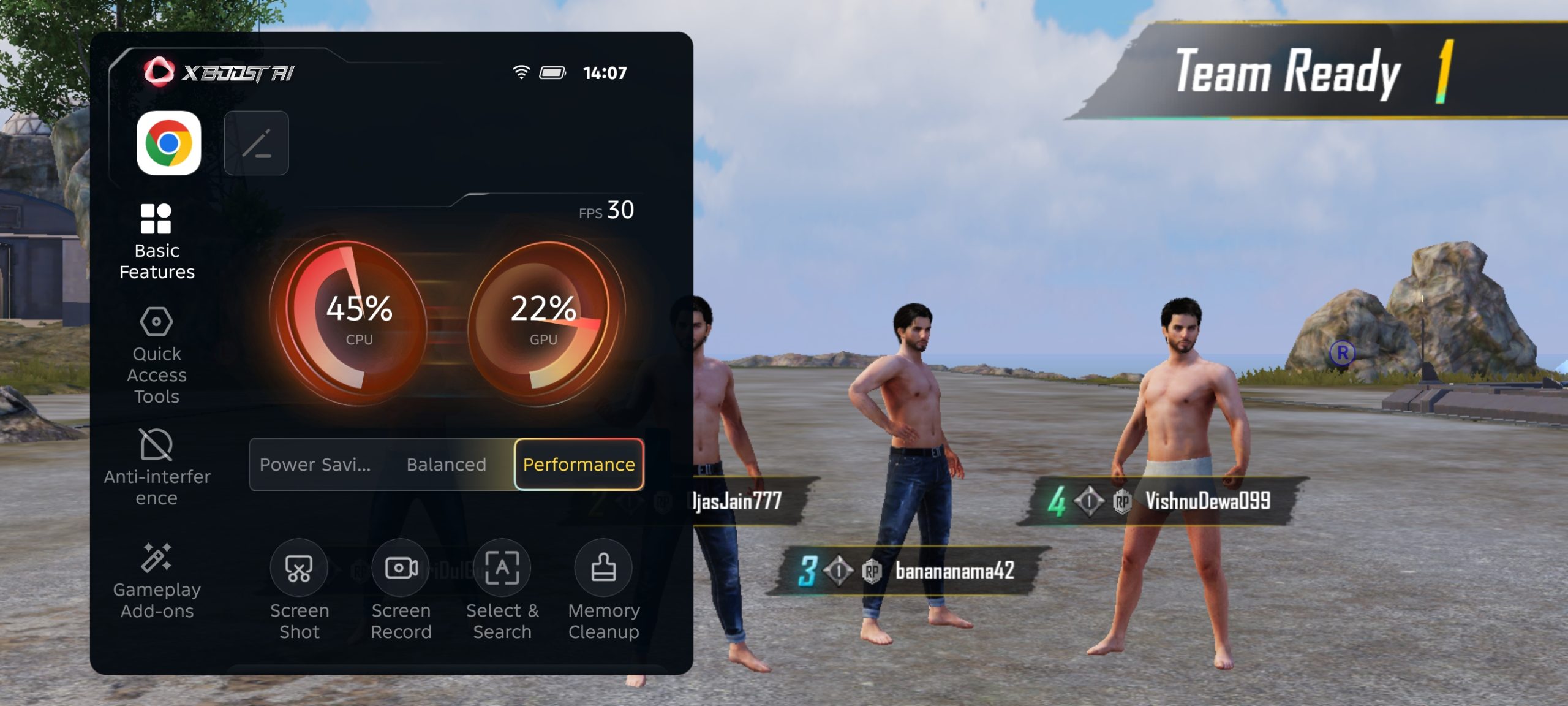Select the Anti-interference section
Image resolution: width=1568 pixels, height=706 pixels.
[157, 467]
